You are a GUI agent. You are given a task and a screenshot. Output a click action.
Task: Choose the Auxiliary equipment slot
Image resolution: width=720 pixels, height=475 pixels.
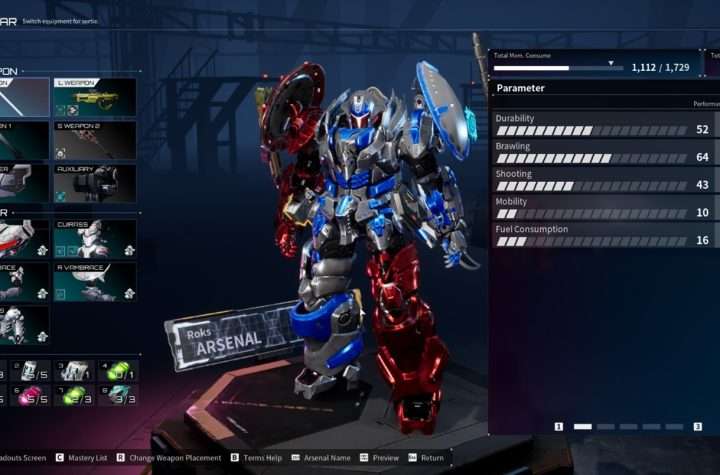[95, 184]
